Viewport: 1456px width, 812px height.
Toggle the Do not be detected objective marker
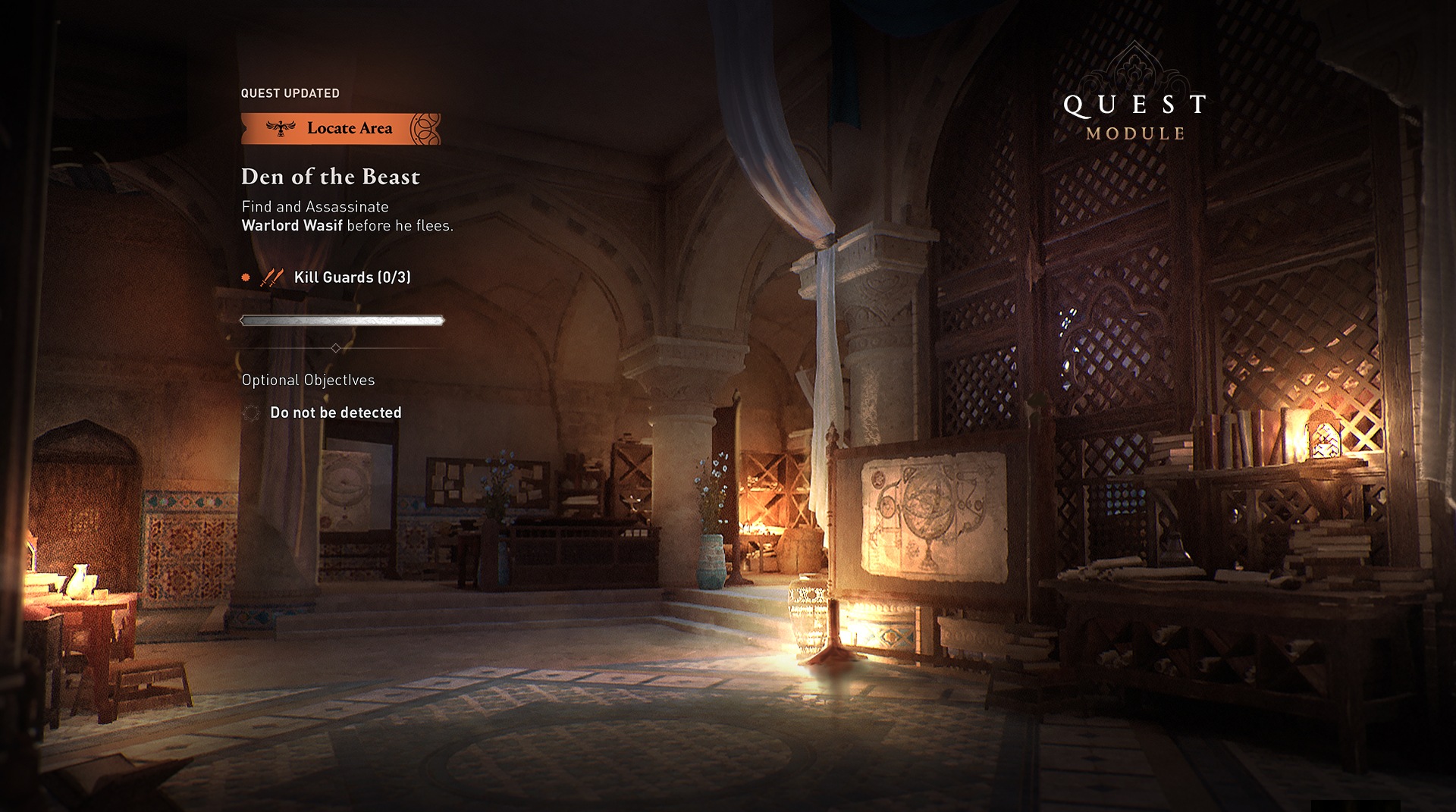(251, 413)
